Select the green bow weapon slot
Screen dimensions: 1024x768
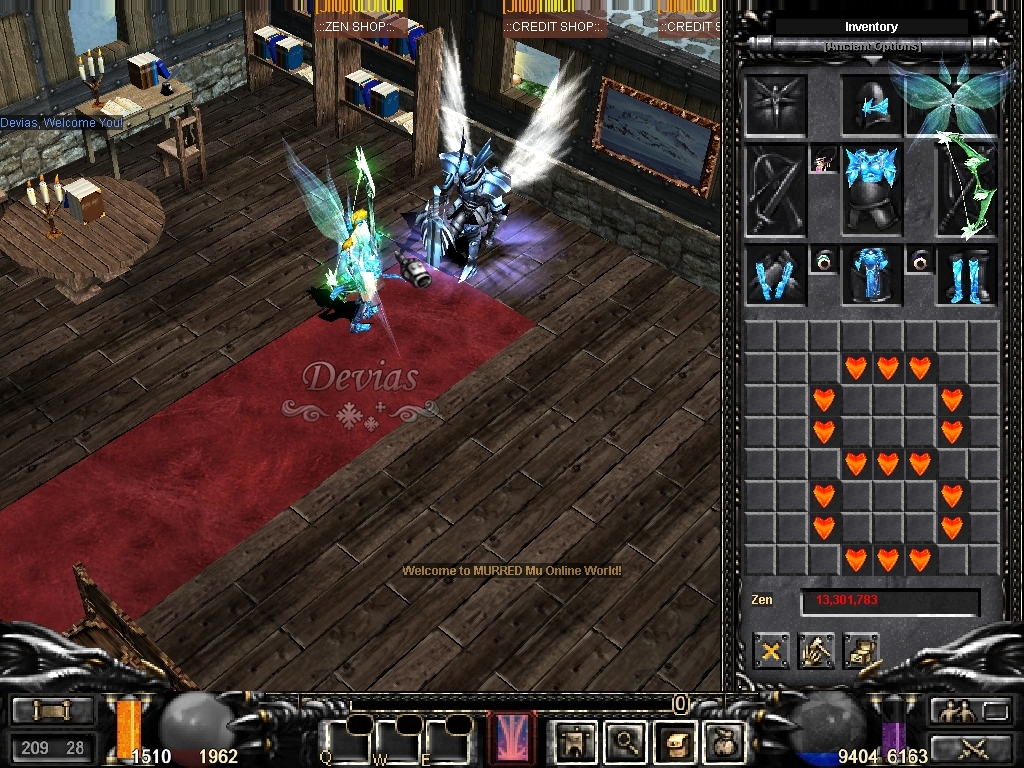tap(966, 190)
